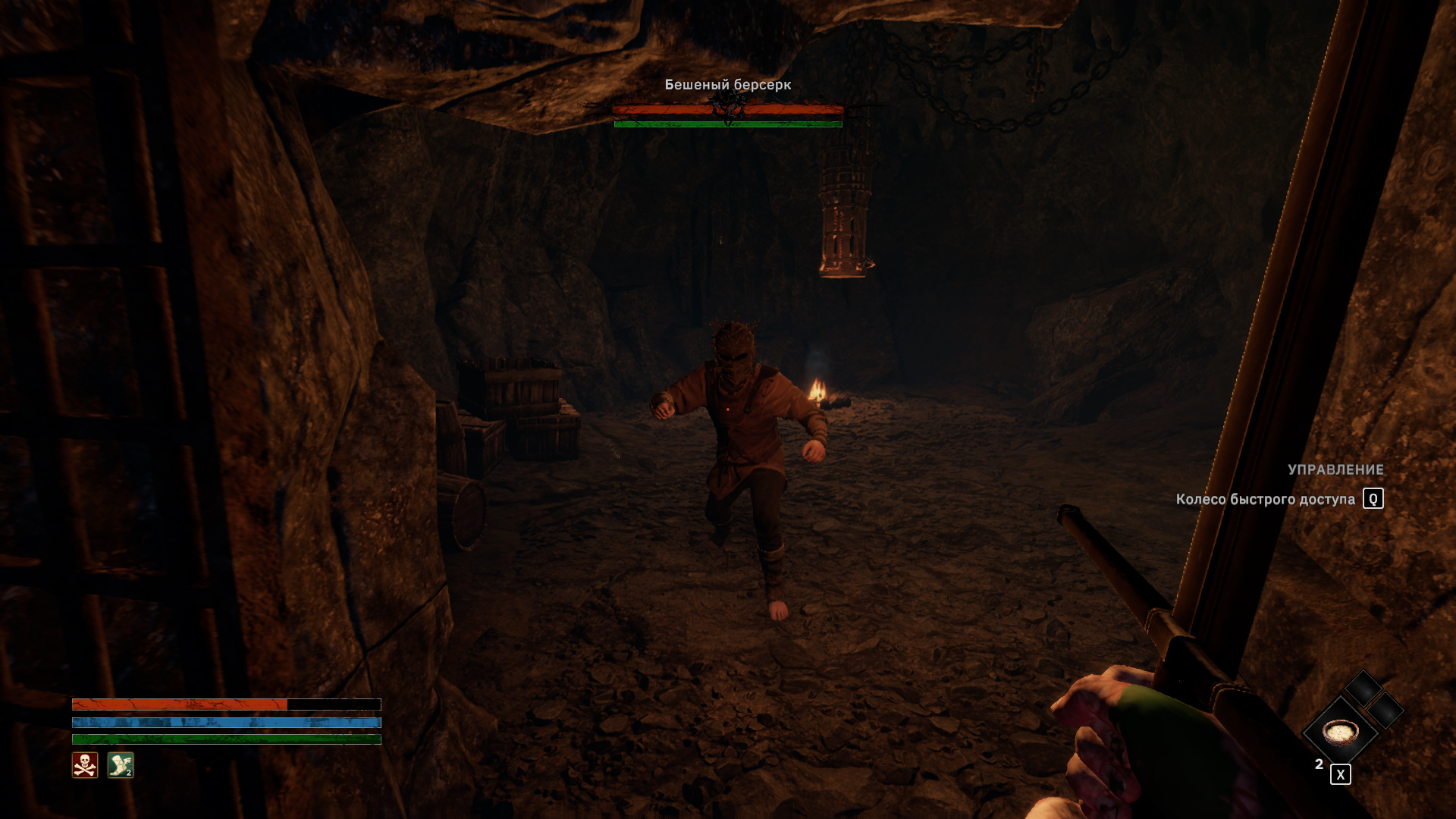Viewport: 1456px width, 819px height.
Task: Check the winged foot speed buff icon
Action: click(121, 765)
